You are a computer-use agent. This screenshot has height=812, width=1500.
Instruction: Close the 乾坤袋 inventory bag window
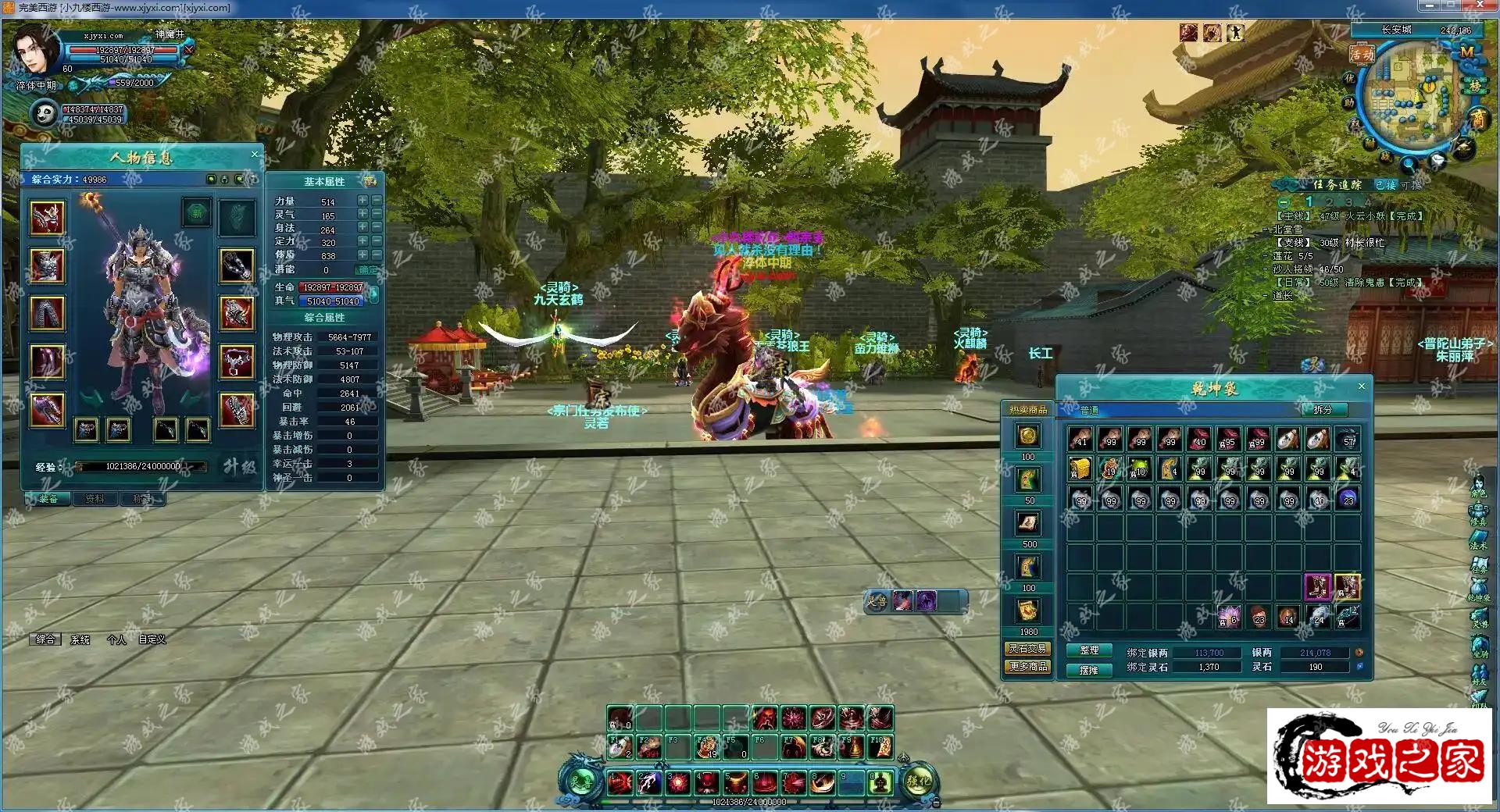[1362, 386]
